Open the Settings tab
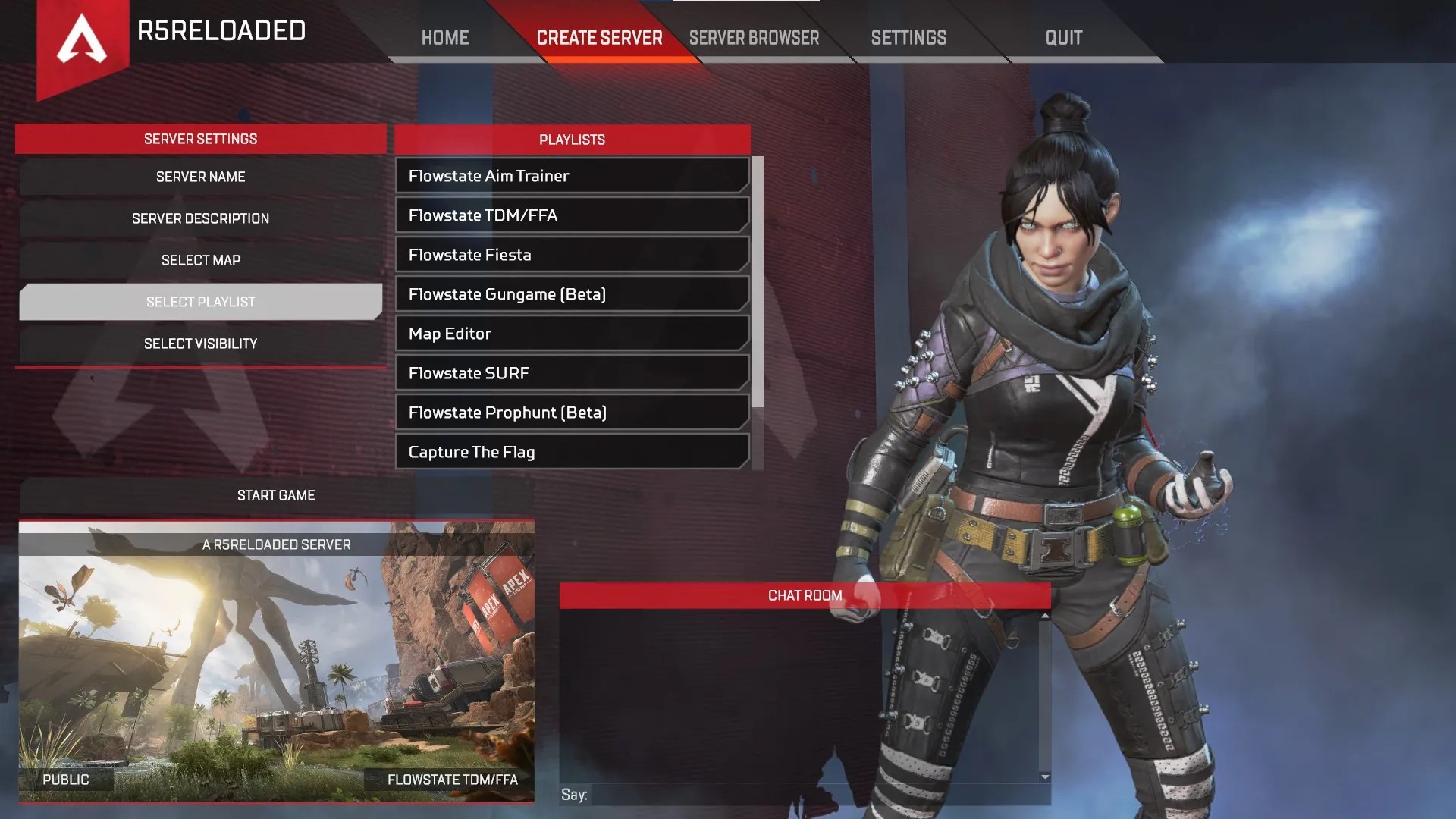The image size is (1456, 819). point(908,37)
